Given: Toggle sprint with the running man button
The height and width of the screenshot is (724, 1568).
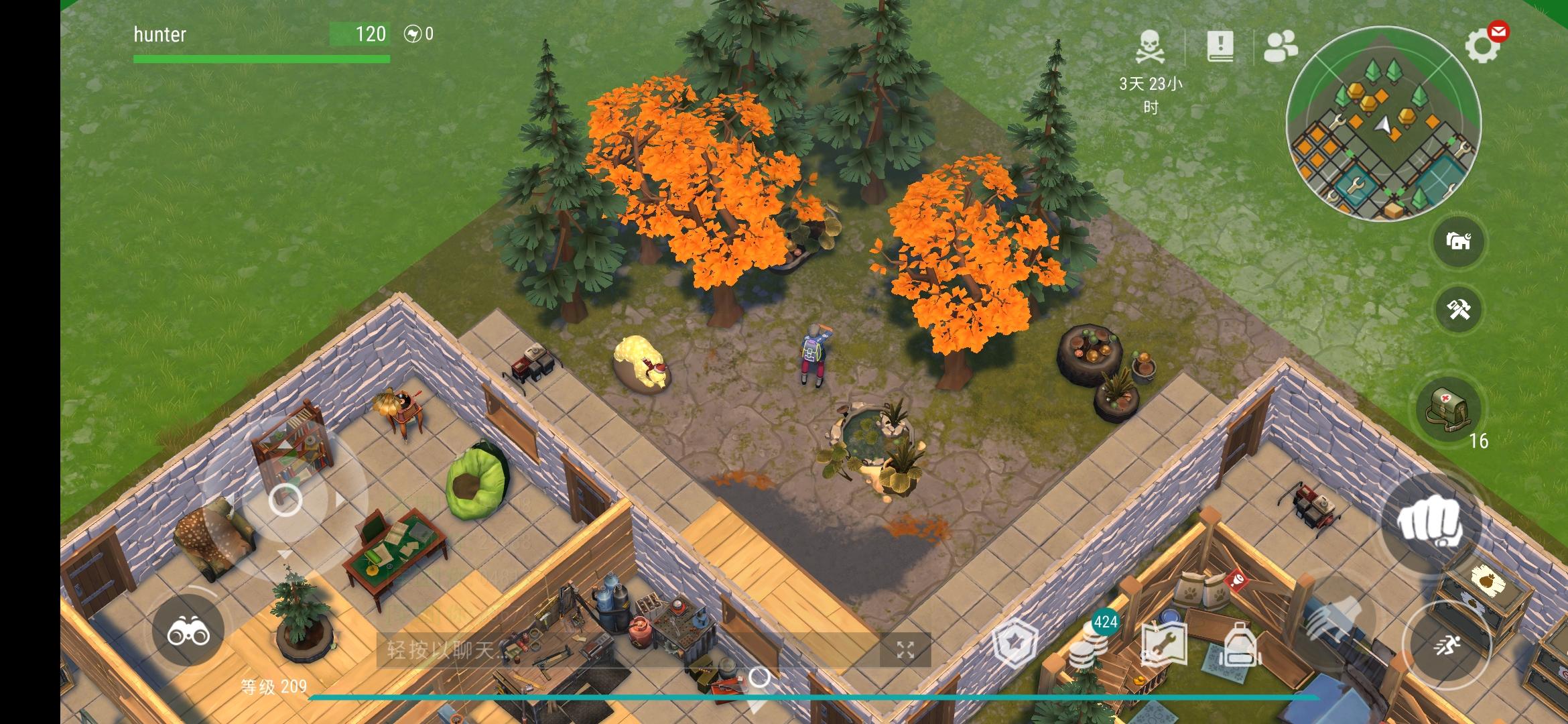Looking at the screenshot, I should pos(1447,646).
